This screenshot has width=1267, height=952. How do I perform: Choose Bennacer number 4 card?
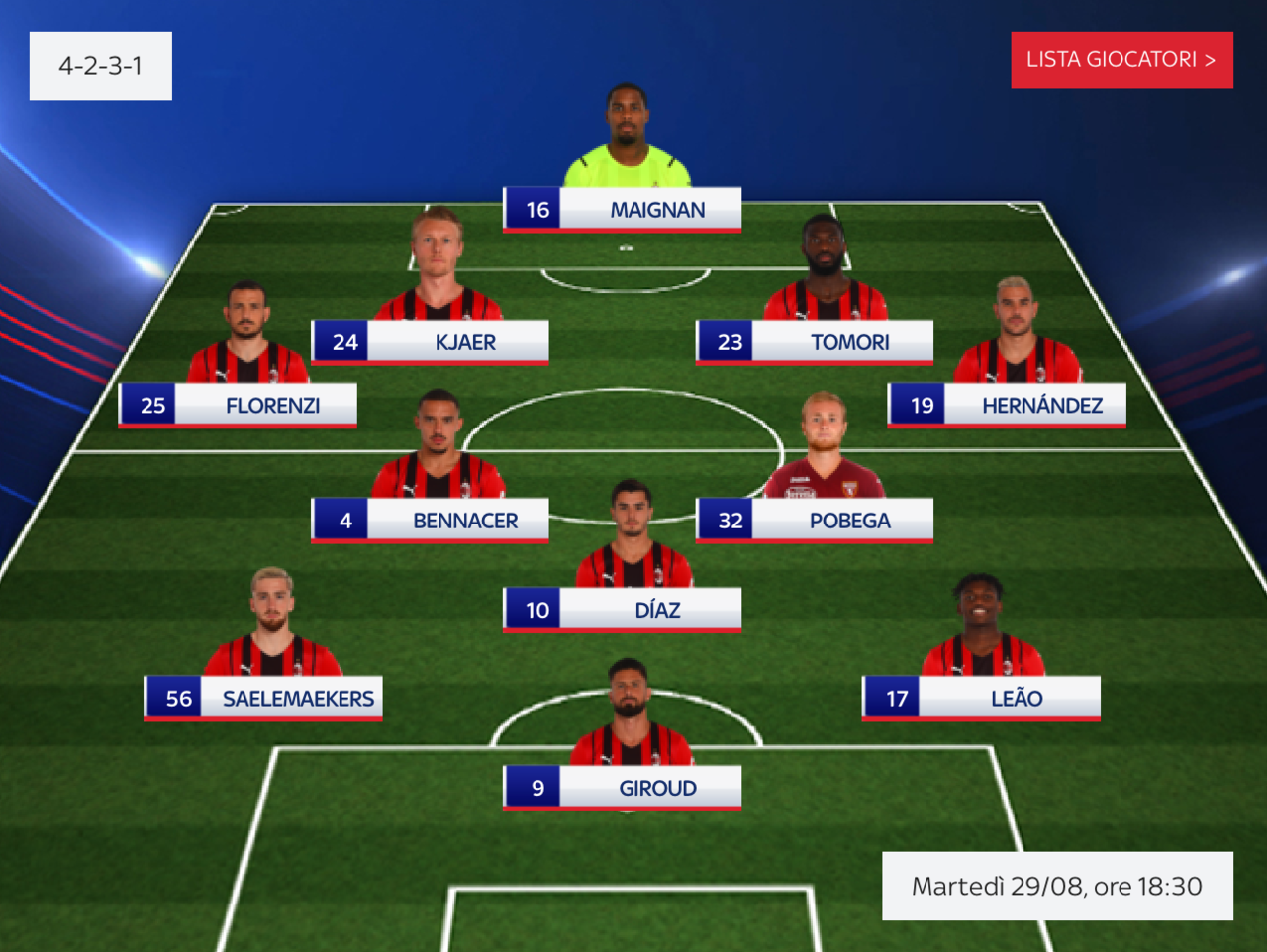[430, 521]
